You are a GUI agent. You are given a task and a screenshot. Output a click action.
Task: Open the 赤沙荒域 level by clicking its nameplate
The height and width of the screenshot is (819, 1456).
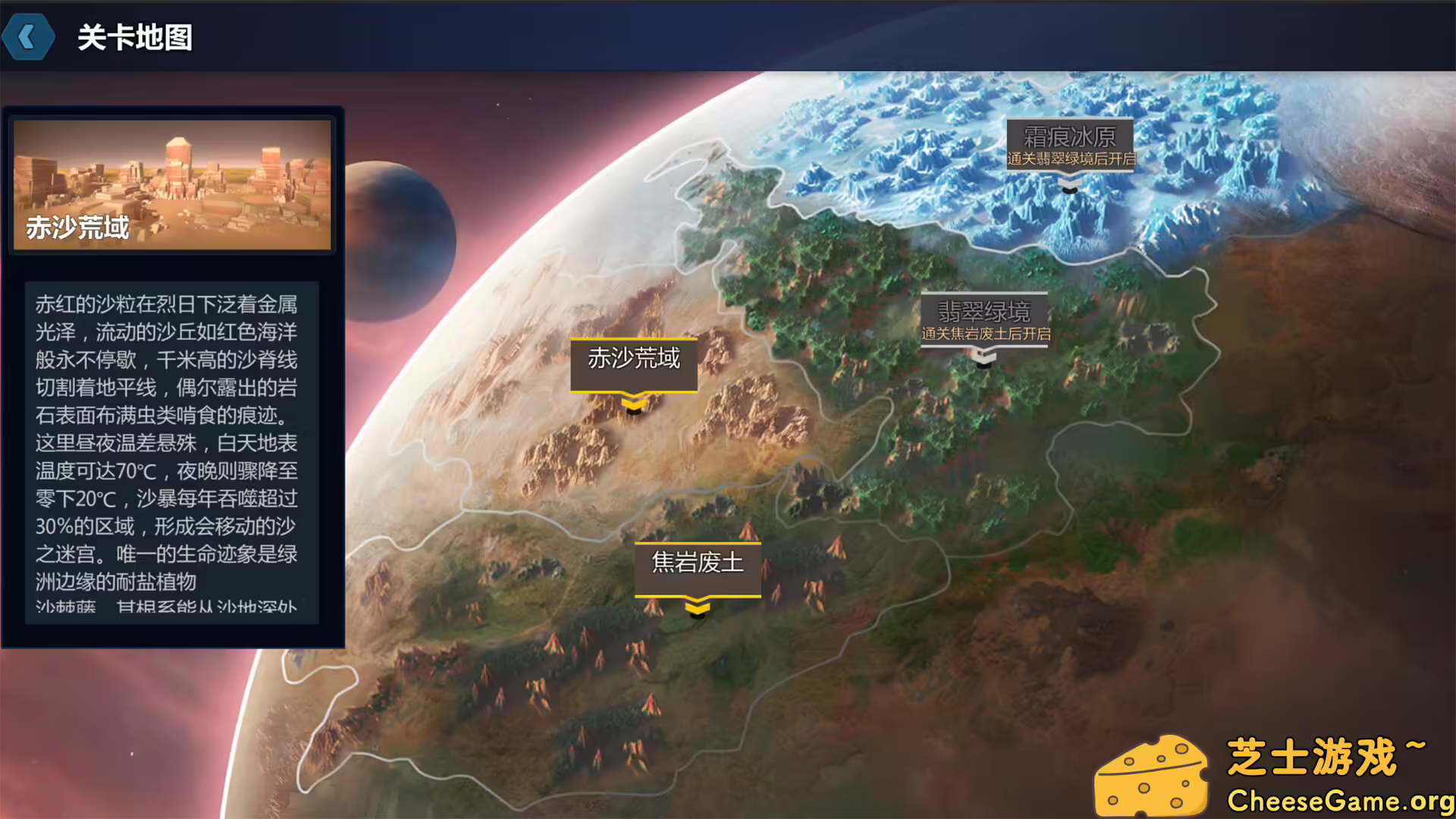click(x=635, y=362)
